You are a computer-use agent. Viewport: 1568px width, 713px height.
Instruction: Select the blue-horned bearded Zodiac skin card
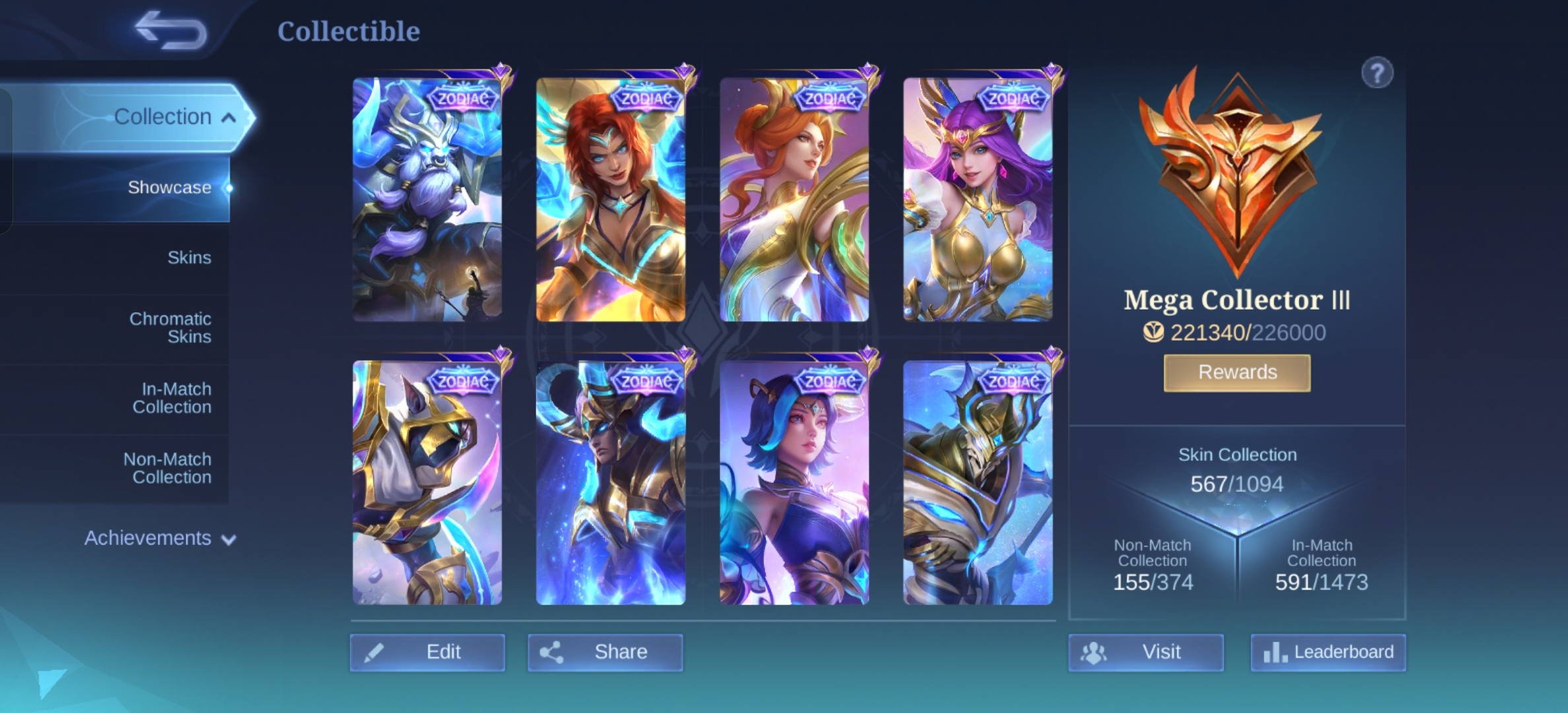coord(427,199)
